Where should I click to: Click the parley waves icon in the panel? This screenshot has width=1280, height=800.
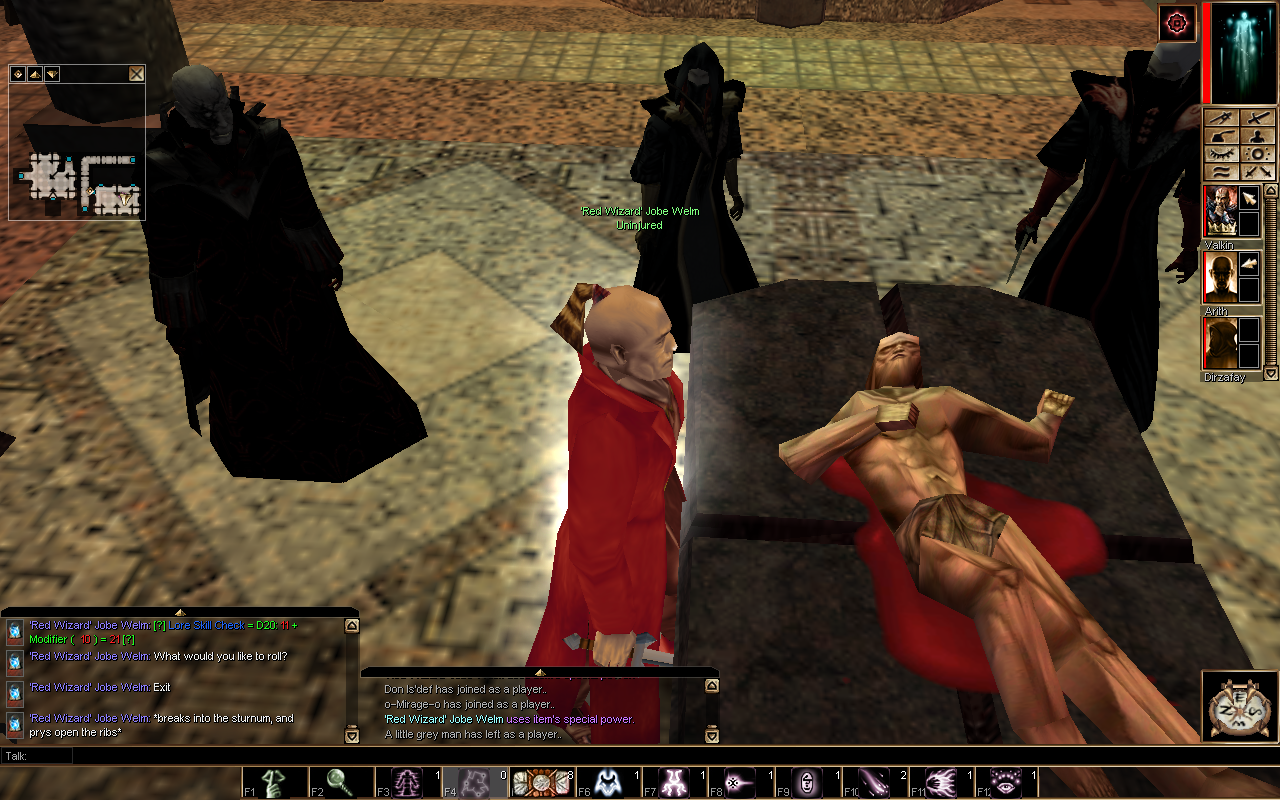1219,171
